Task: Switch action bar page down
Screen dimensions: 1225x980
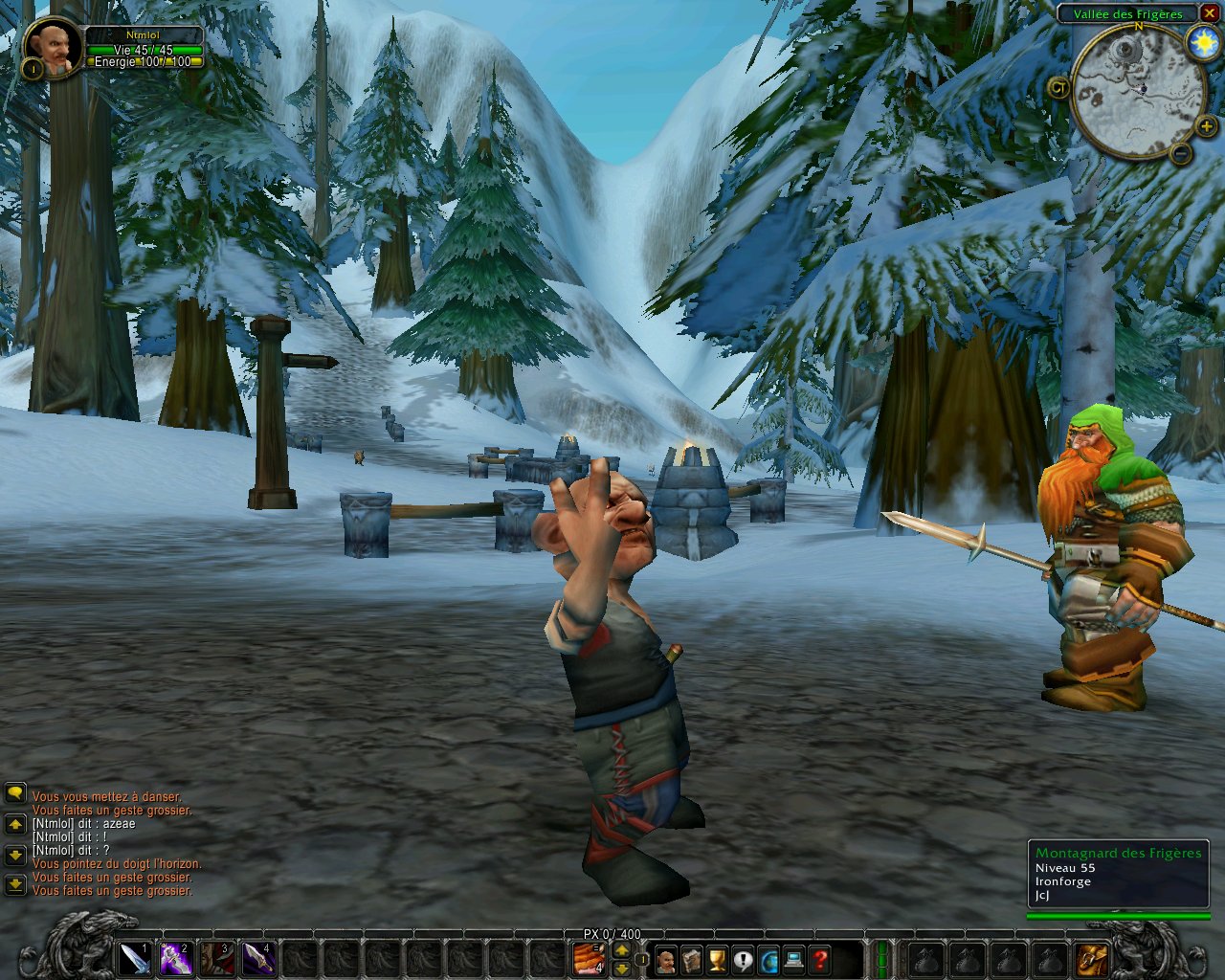Action: pos(621,968)
